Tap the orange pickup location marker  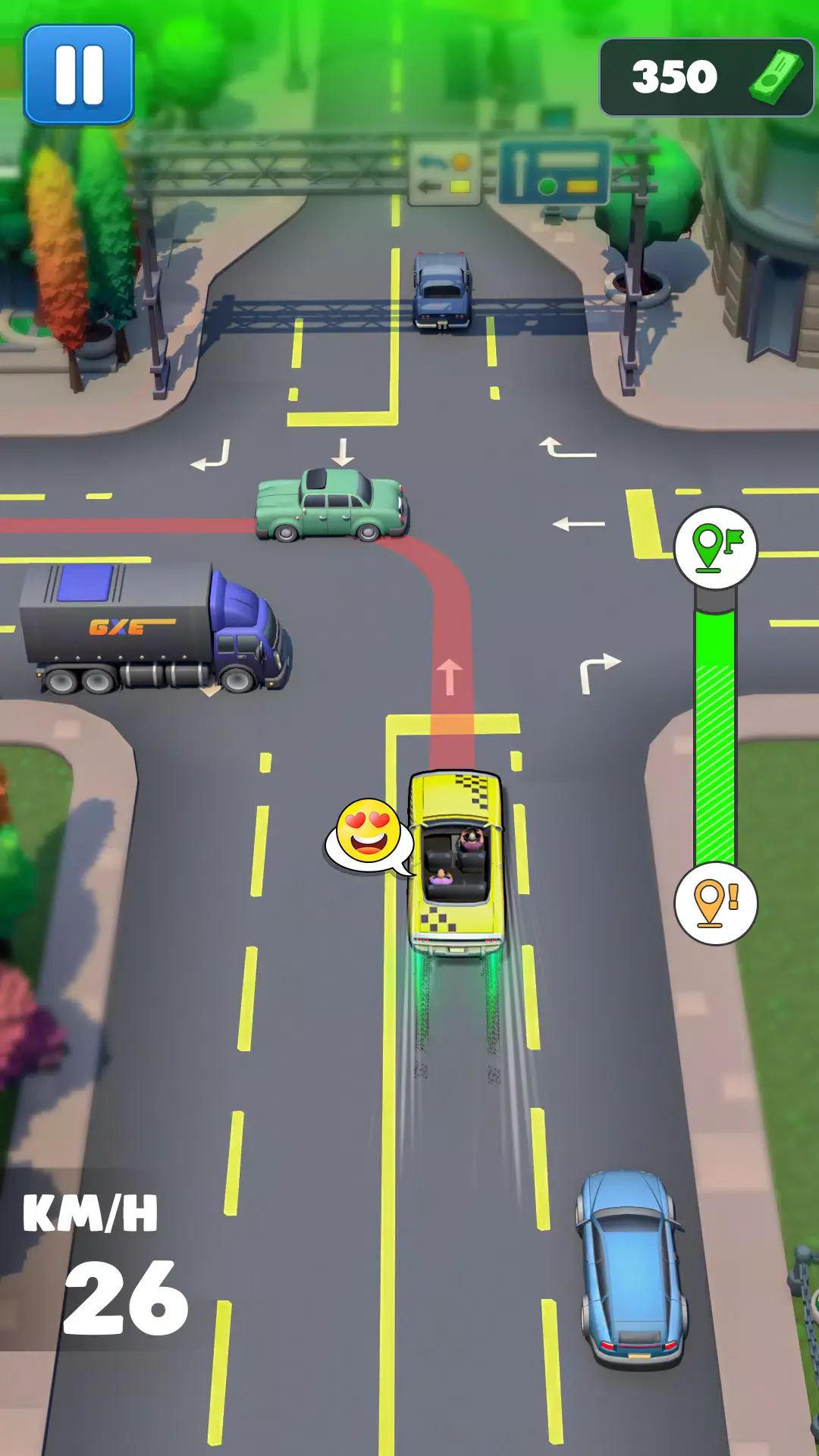(715, 903)
